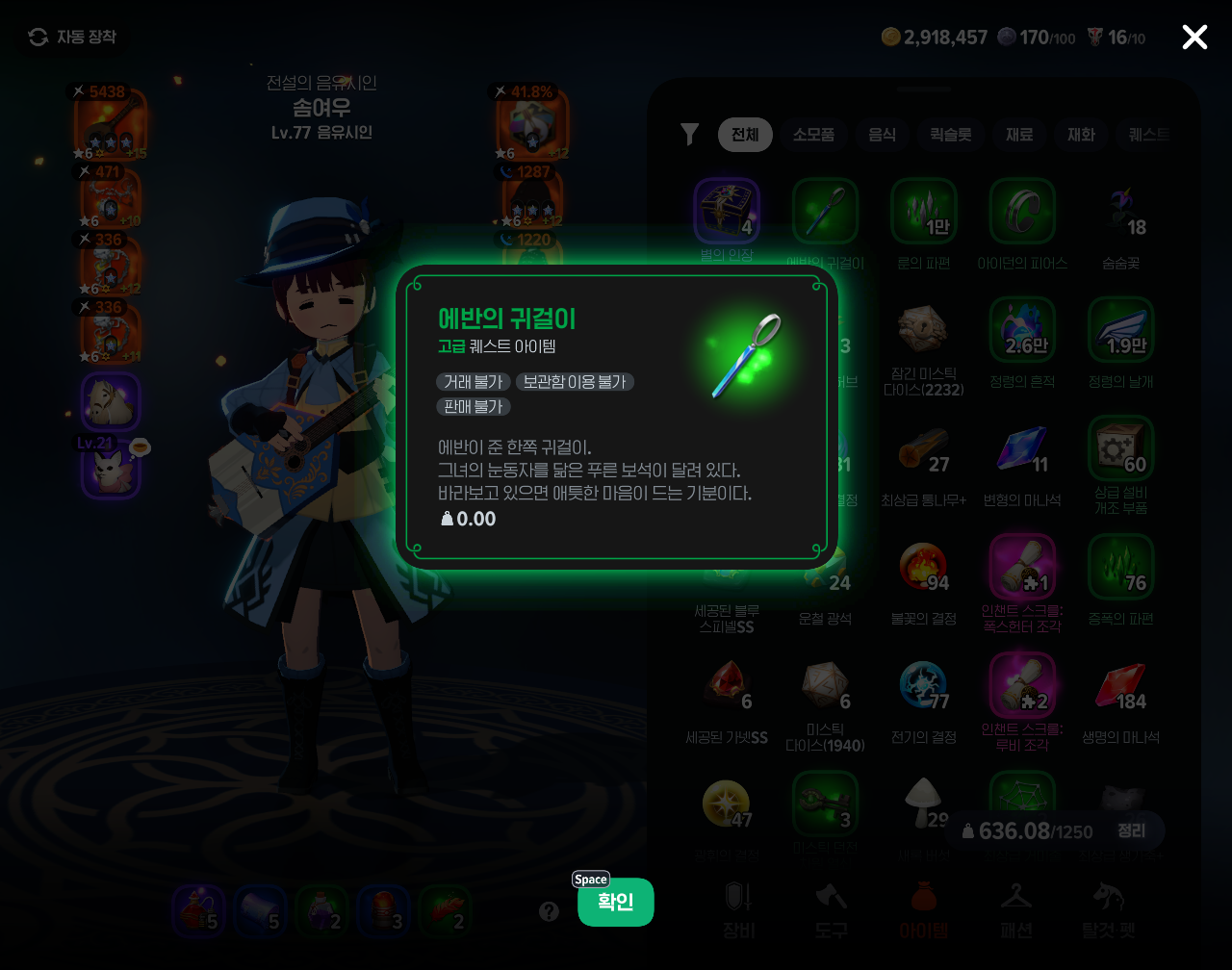Open the question mark help button
The width and height of the screenshot is (1232, 970).
(549, 911)
